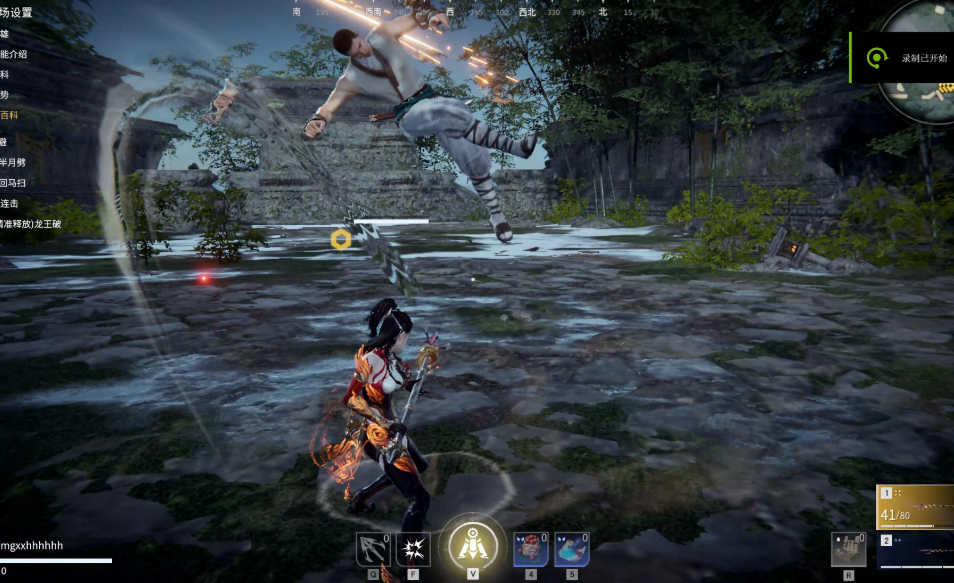Select the 能介绍 menu entry
The image size is (954, 583).
[13, 53]
